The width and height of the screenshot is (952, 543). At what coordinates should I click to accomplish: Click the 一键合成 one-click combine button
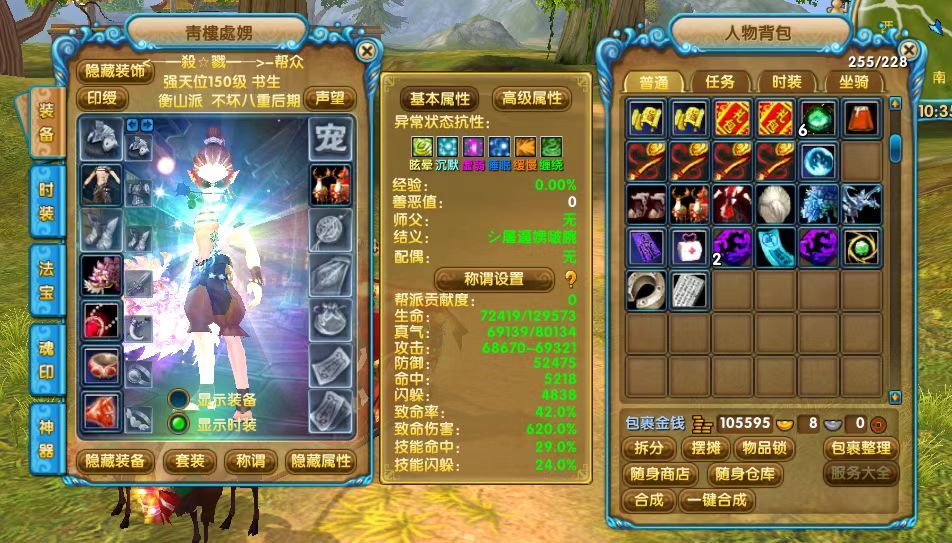tap(716, 500)
